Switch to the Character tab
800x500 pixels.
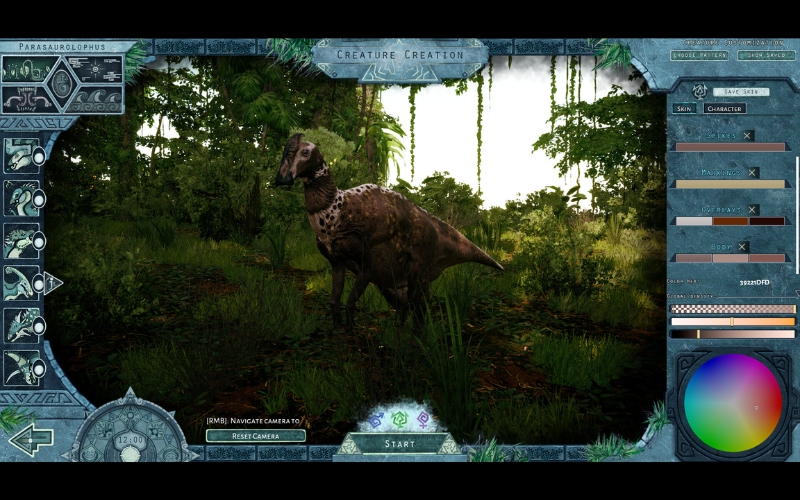coord(724,108)
